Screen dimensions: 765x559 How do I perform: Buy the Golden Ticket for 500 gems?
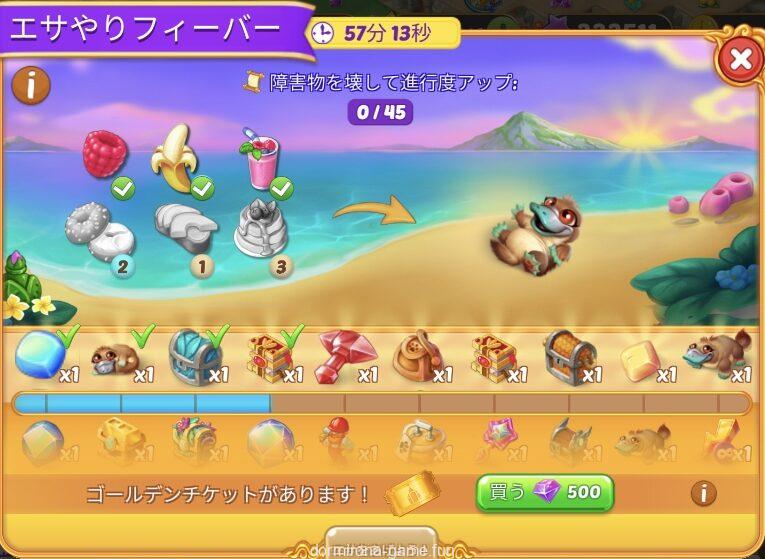pyautogui.click(x=544, y=492)
